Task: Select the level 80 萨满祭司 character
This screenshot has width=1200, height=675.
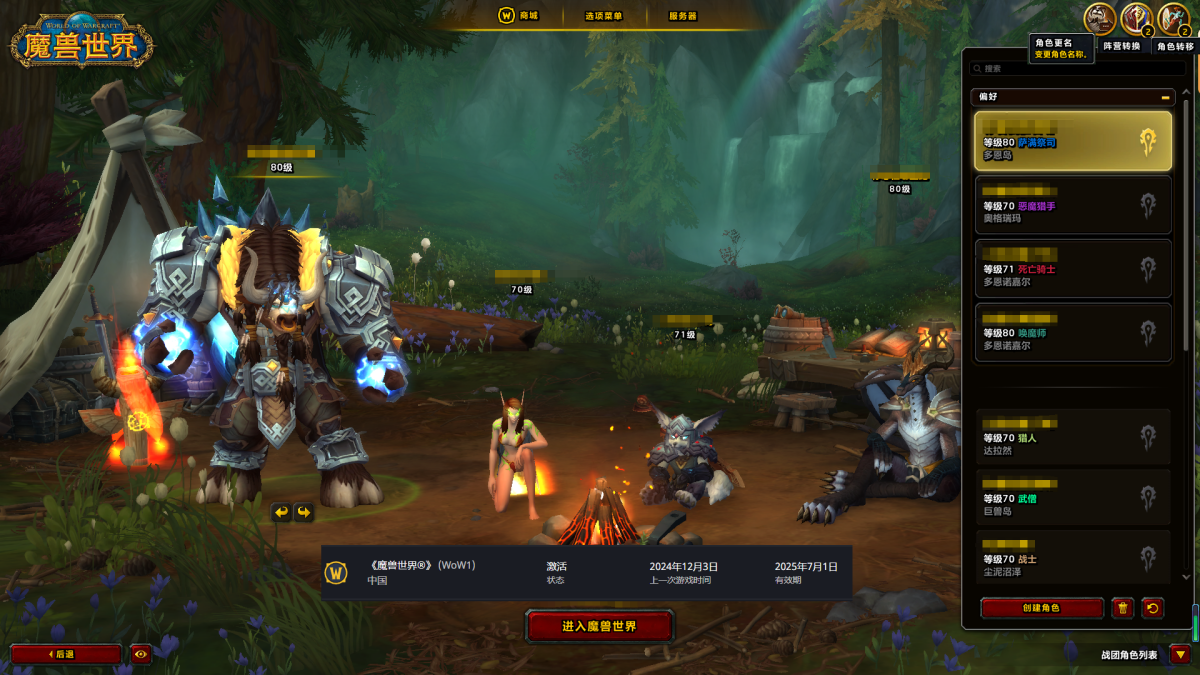Action: click(1072, 141)
